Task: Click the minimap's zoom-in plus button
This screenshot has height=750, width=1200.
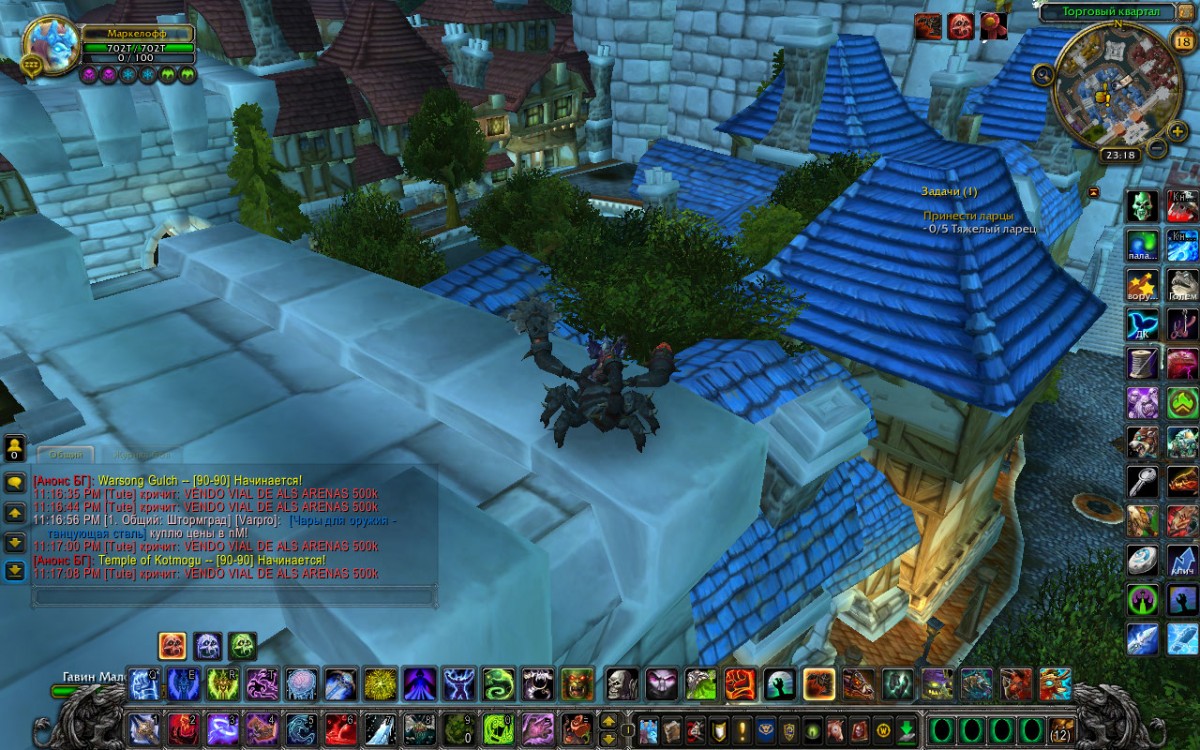Action: (x=1178, y=131)
